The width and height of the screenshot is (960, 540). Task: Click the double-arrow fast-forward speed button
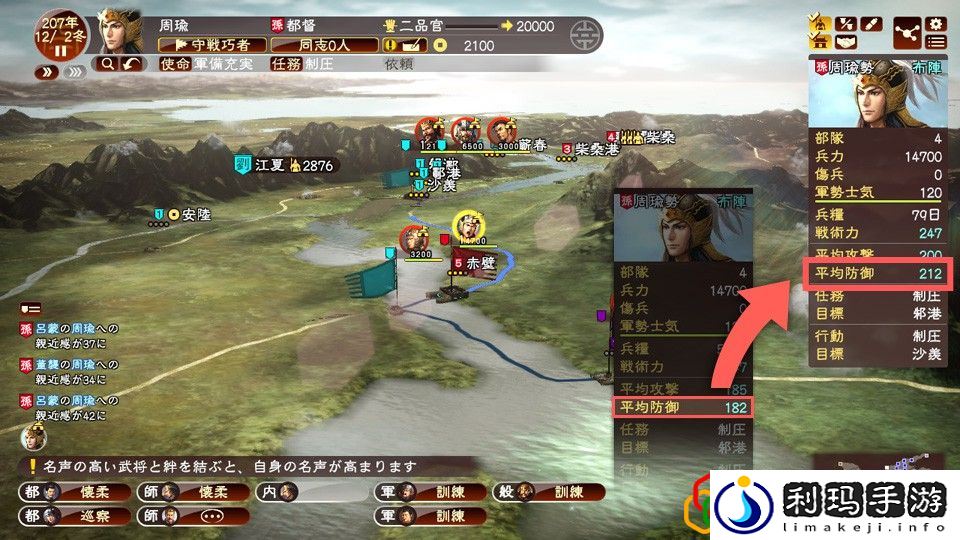tap(47, 72)
